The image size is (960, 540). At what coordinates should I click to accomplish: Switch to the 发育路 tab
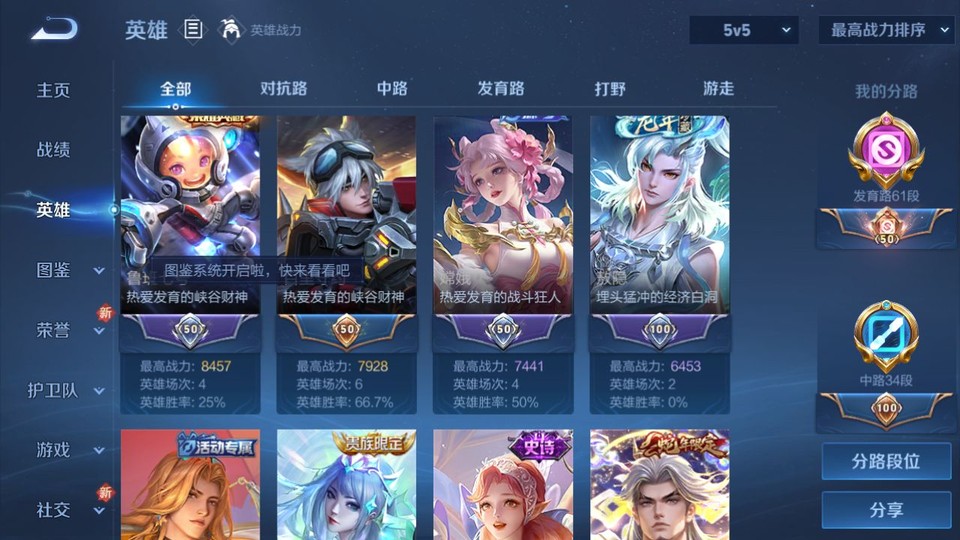tap(501, 88)
